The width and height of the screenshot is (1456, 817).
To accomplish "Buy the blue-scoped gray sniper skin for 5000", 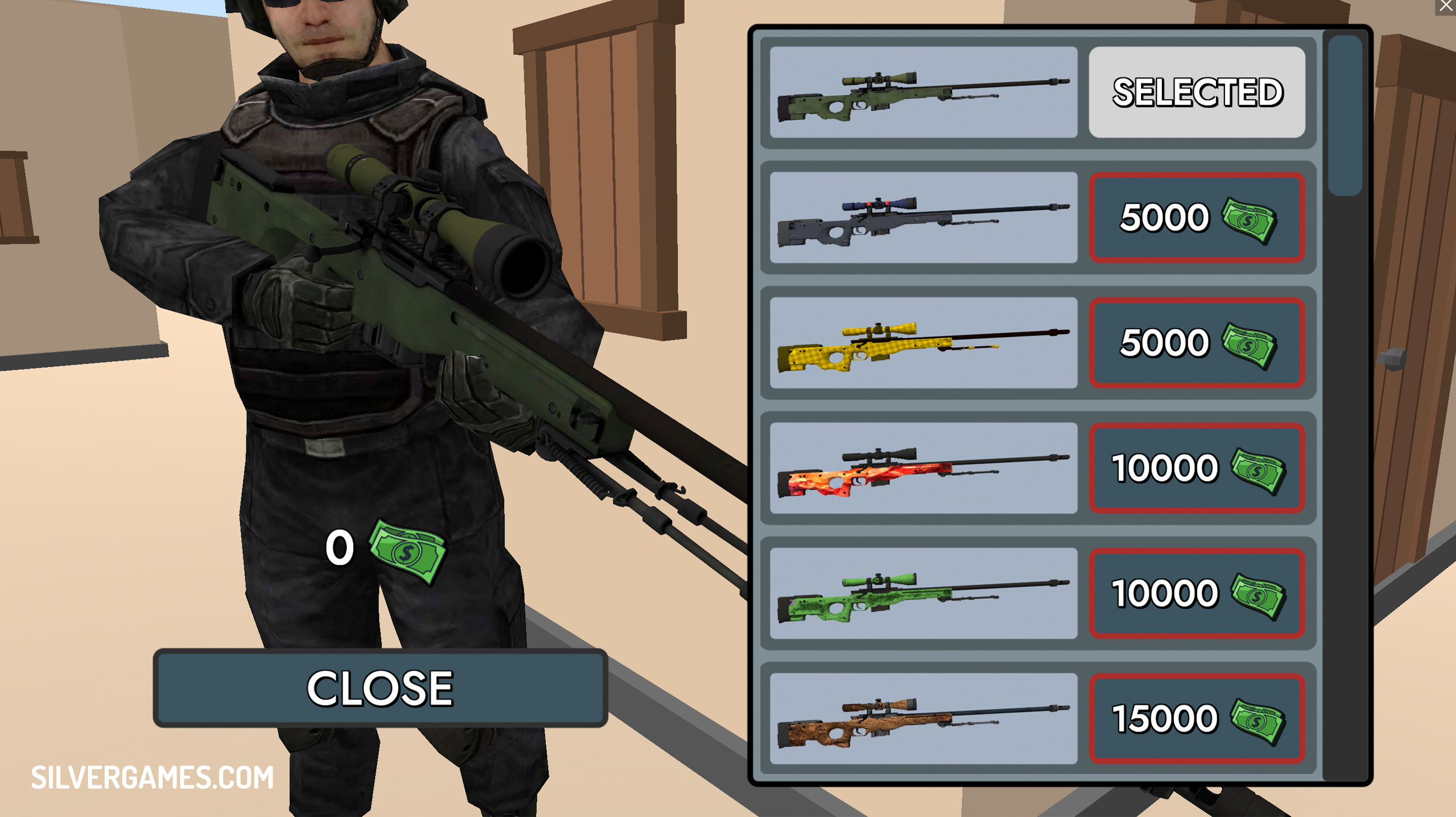I will pos(1197,218).
